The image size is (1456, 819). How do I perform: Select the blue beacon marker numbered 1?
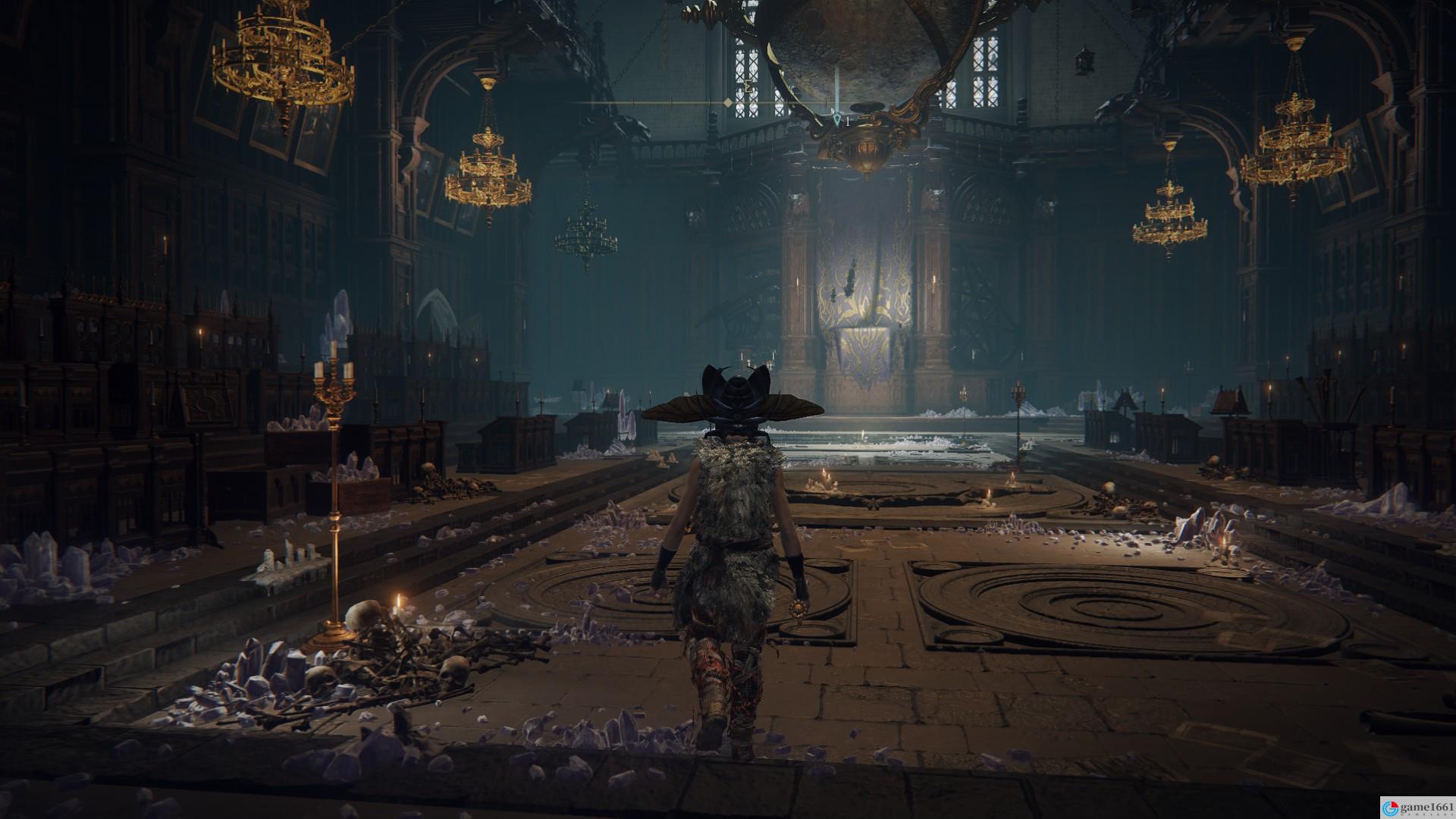(836, 119)
